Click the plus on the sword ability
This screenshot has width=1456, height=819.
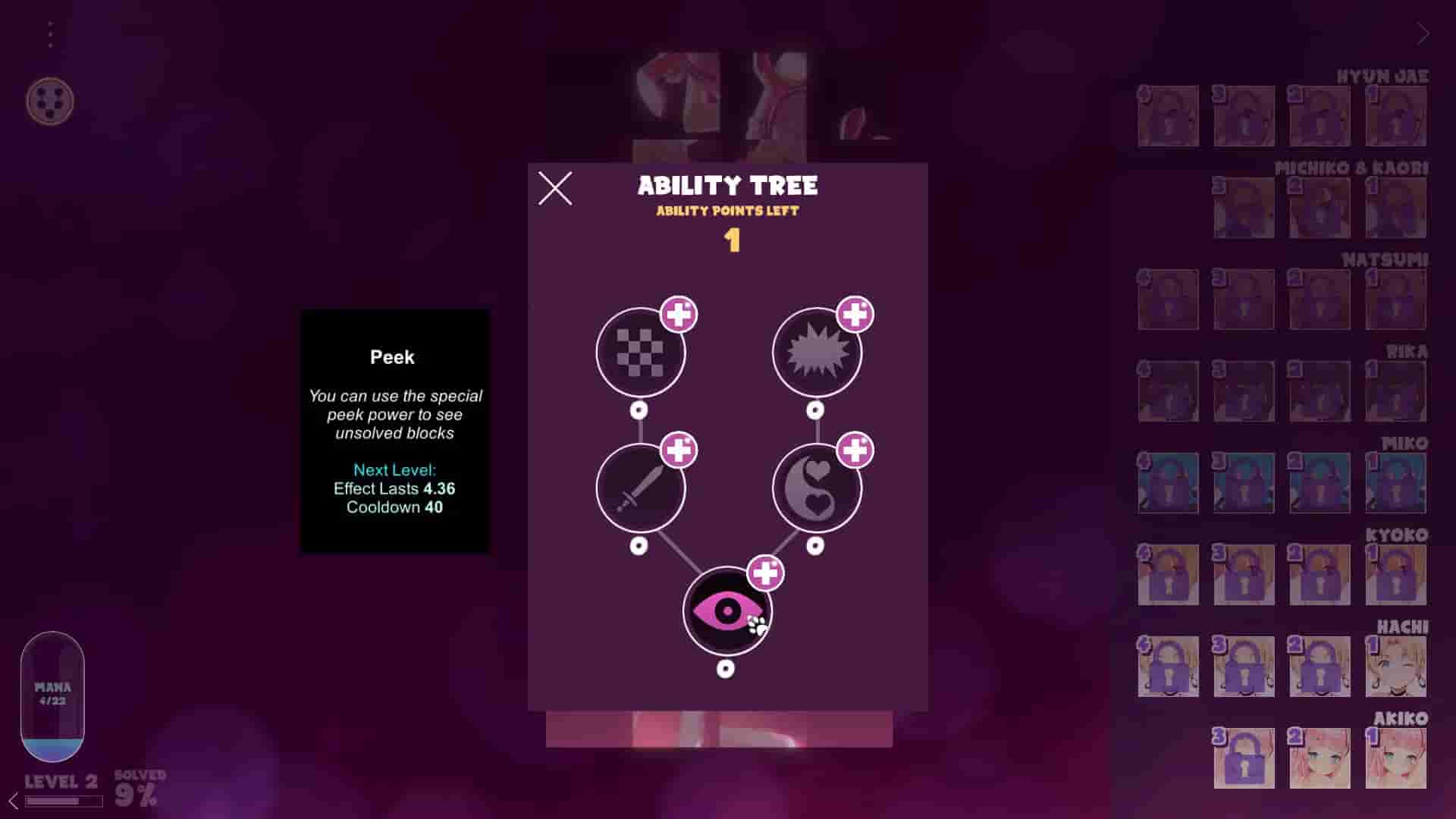pos(677,450)
